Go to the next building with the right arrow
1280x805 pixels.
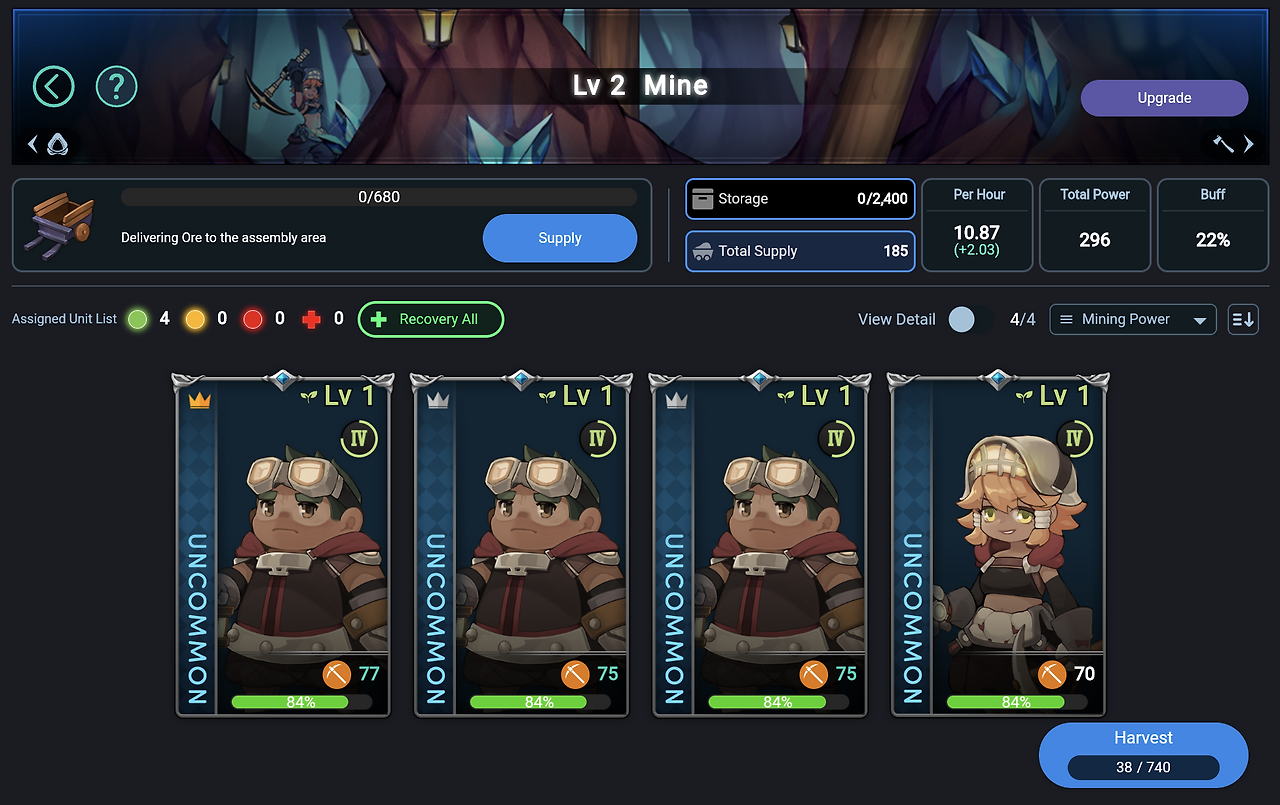click(1248, 145)
